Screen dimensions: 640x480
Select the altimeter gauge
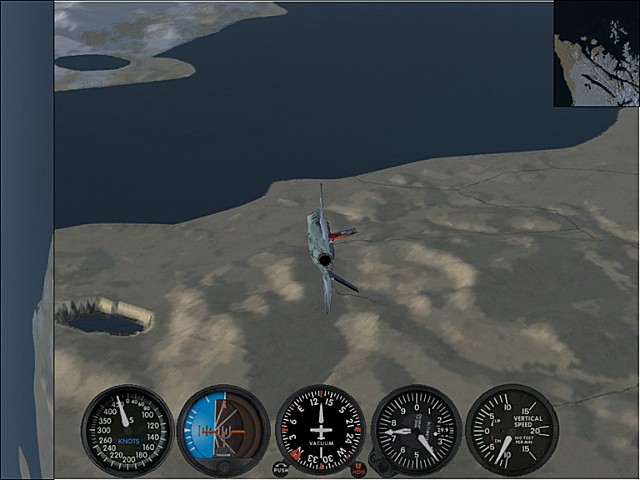[416, 430]
